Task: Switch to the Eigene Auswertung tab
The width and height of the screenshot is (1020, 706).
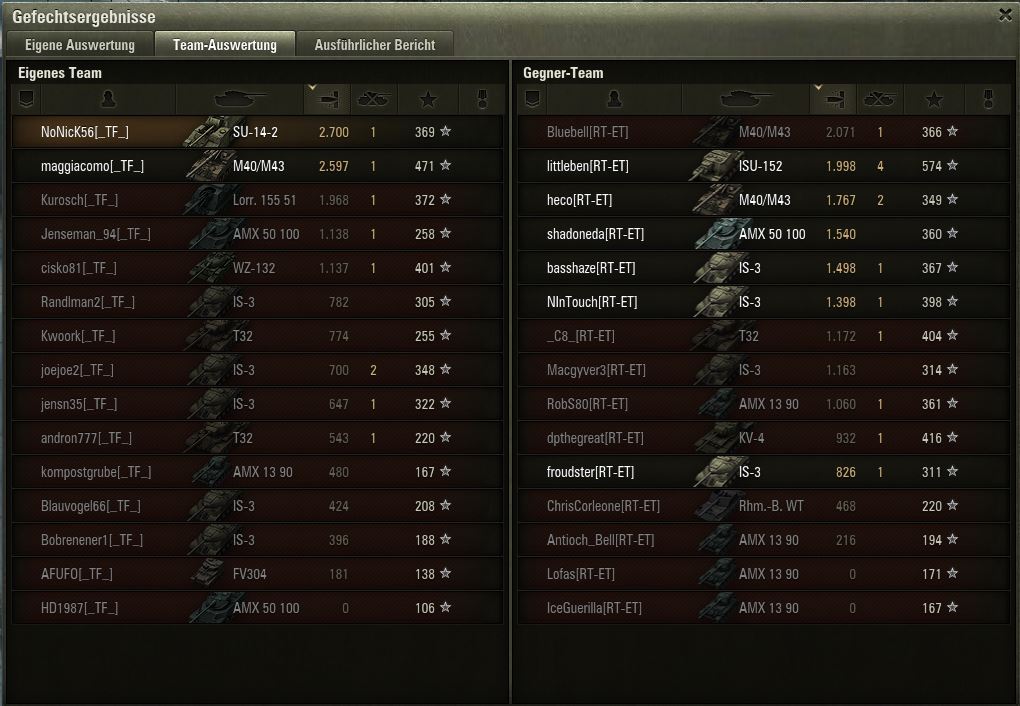Action: click(x=79, y=45)
